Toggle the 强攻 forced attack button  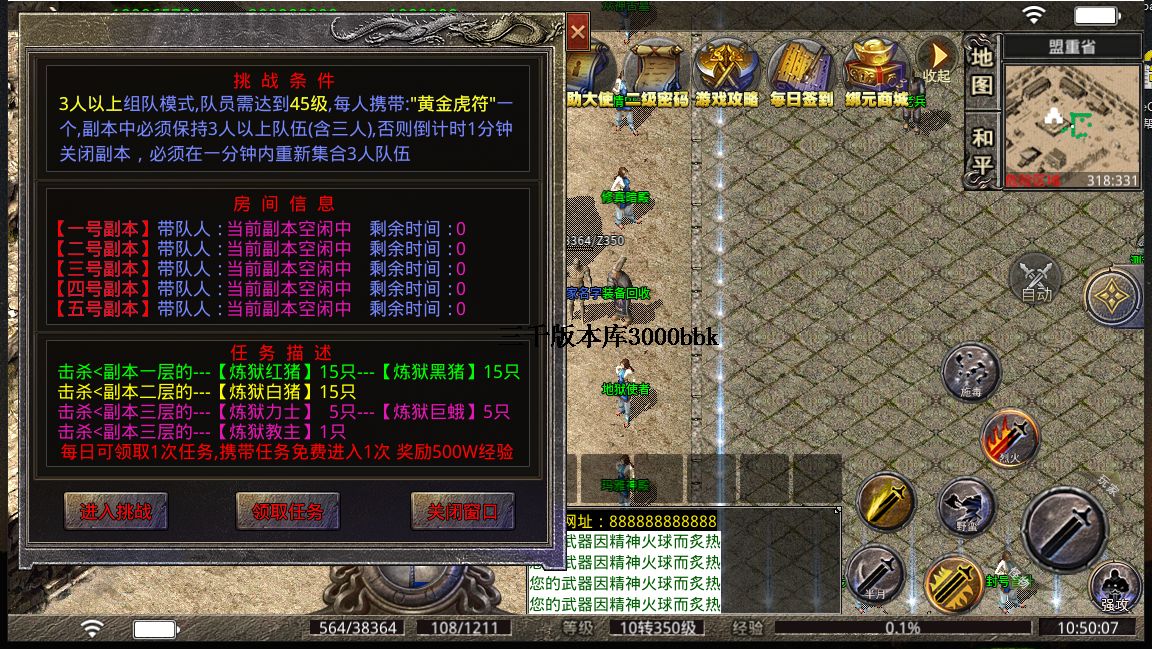click(1115, 587)
